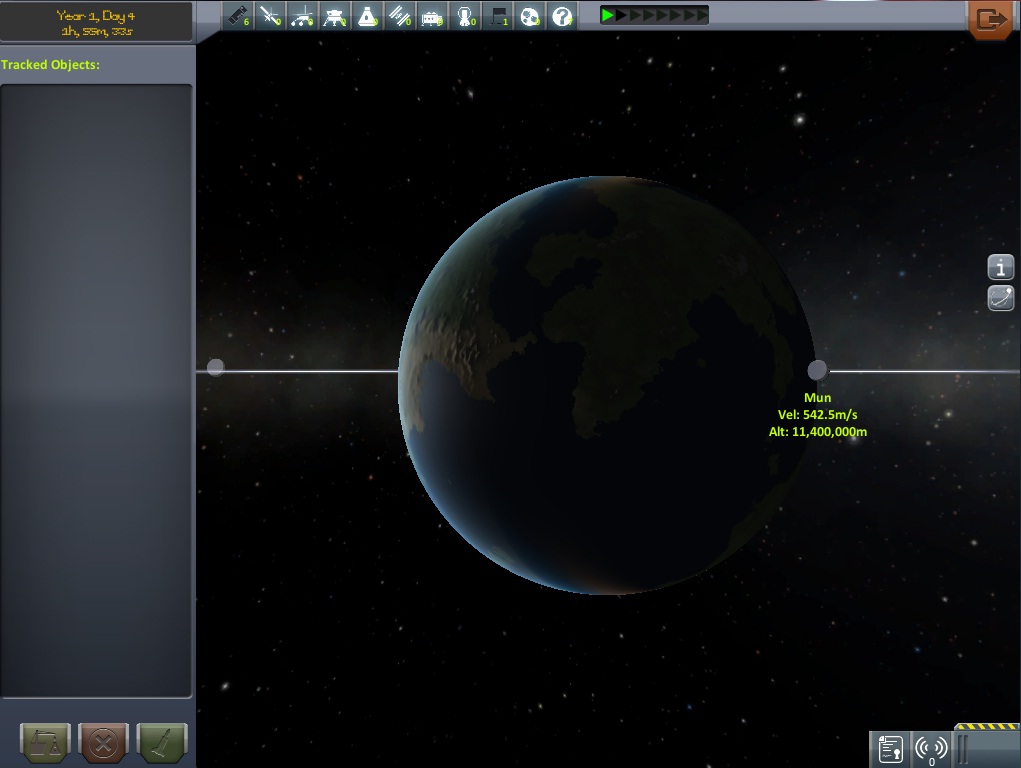Click the recover vessel button
1021x768 pixels.
(45, 744)
